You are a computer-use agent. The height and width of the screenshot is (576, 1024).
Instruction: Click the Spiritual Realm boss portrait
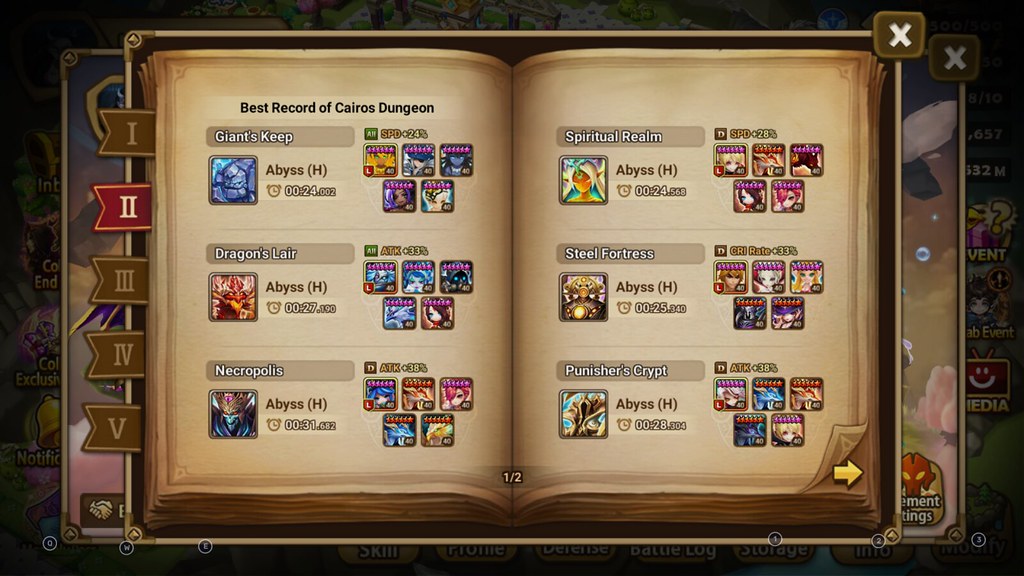583,180
